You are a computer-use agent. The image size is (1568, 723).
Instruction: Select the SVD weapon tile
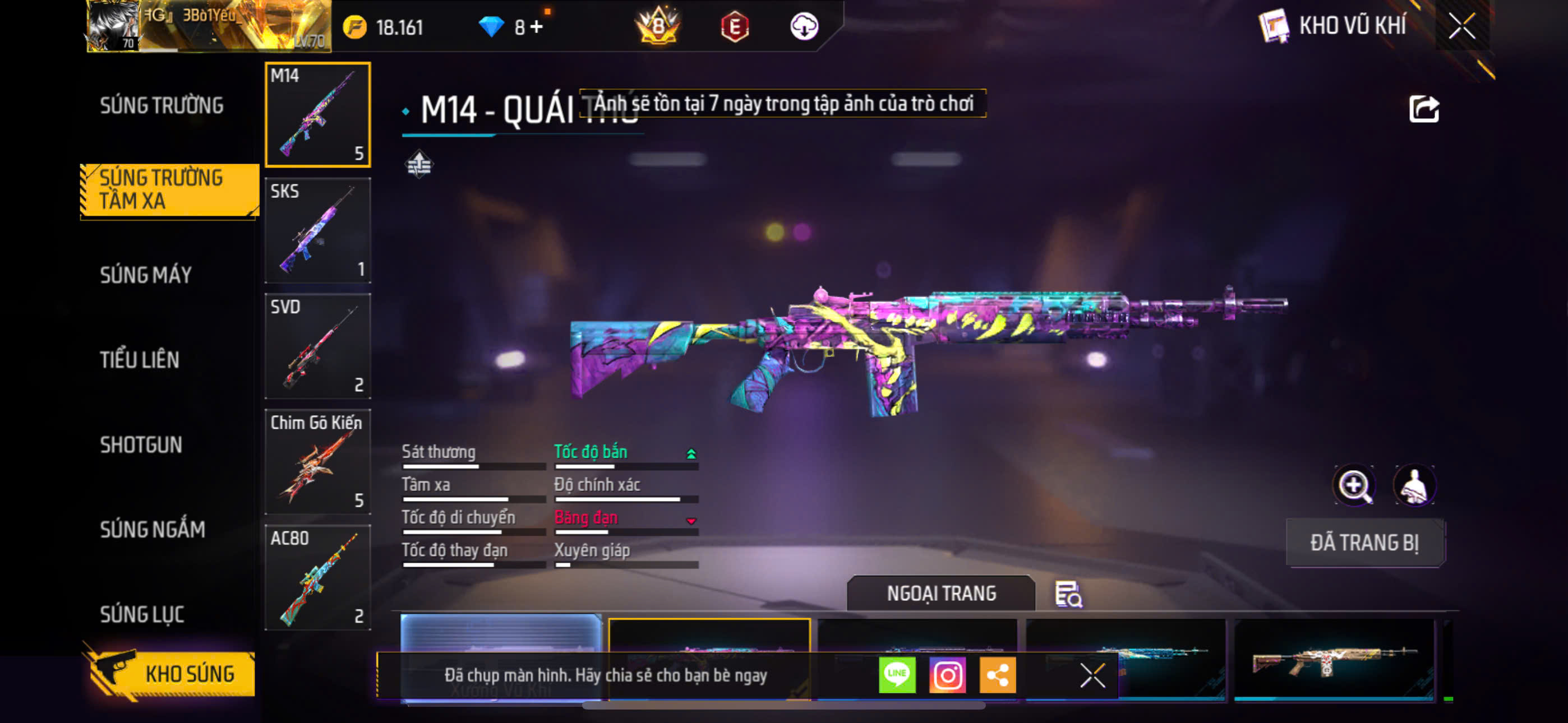point(318,346)
